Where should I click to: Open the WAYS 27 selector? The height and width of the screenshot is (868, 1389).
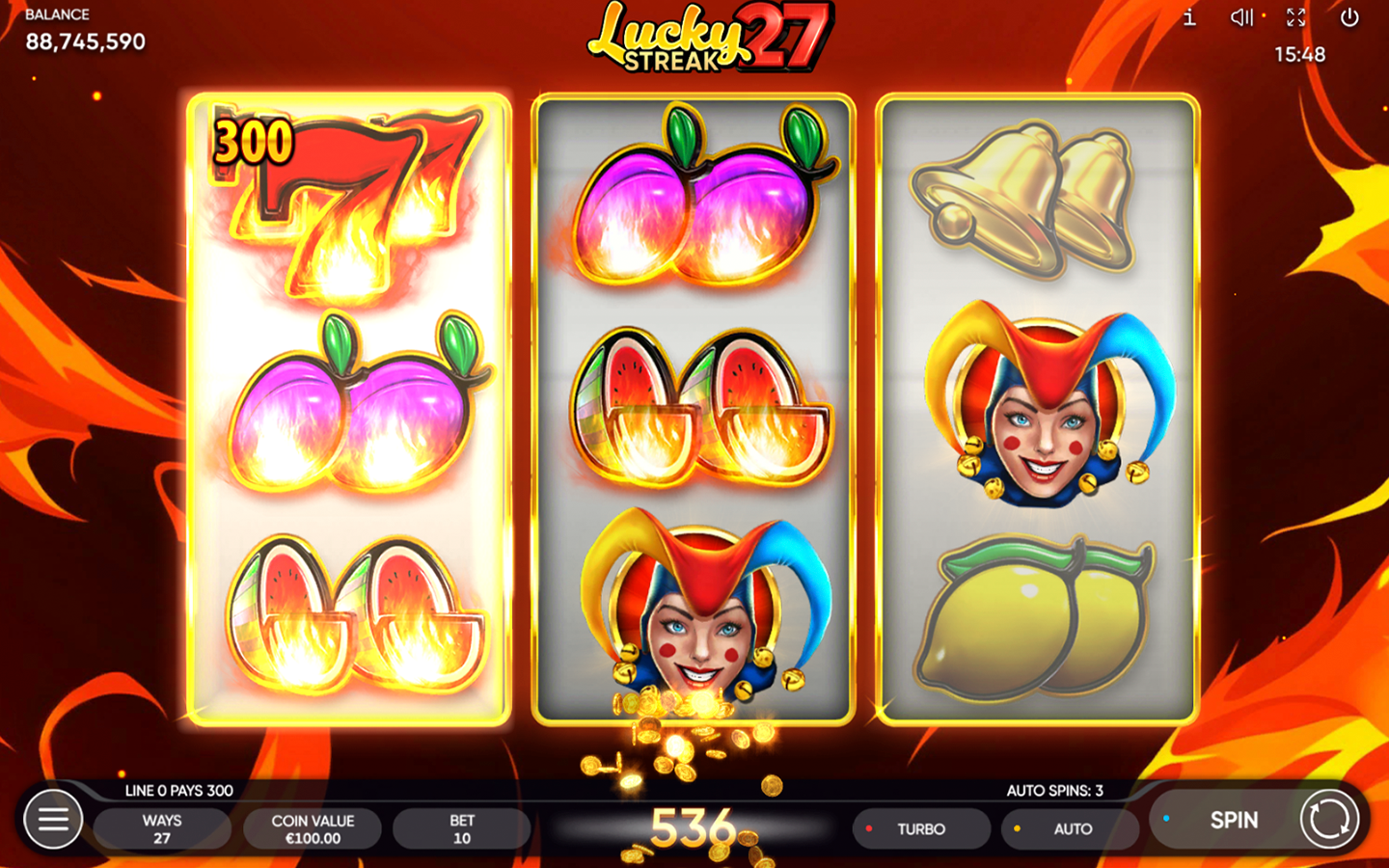(161, 828)
